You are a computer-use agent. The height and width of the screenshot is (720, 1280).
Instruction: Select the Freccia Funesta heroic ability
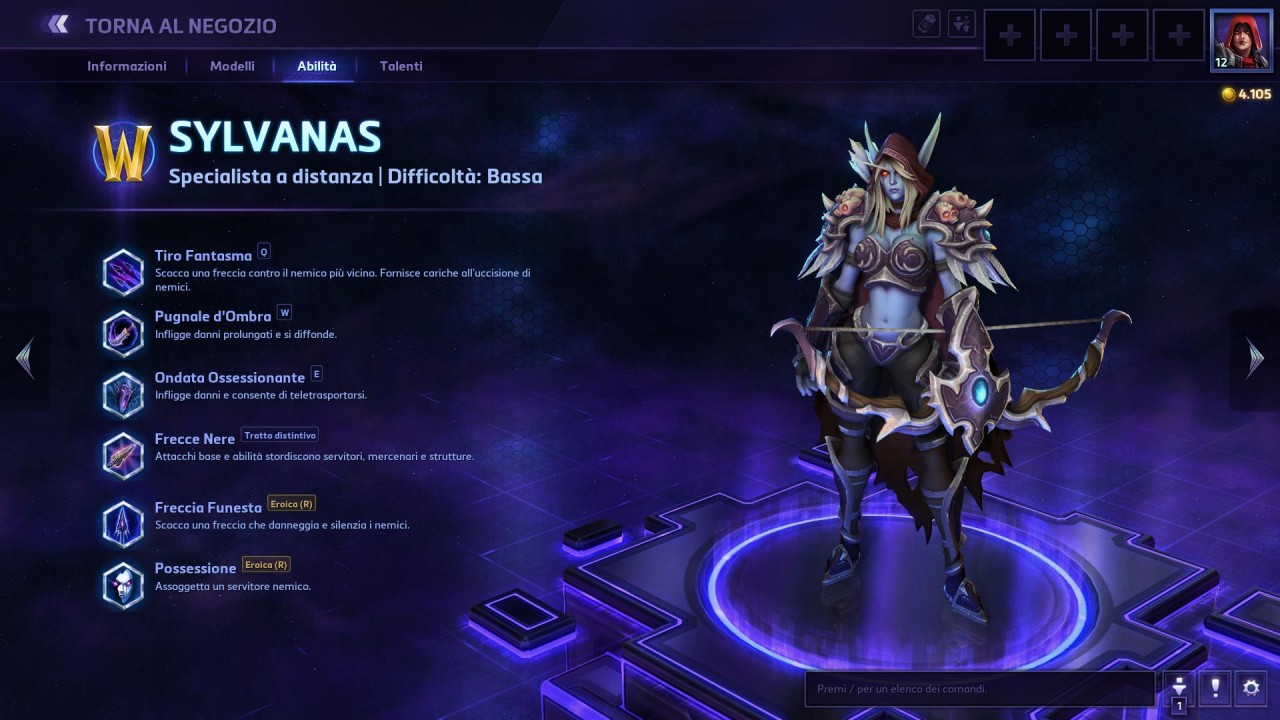pos(123,524)
